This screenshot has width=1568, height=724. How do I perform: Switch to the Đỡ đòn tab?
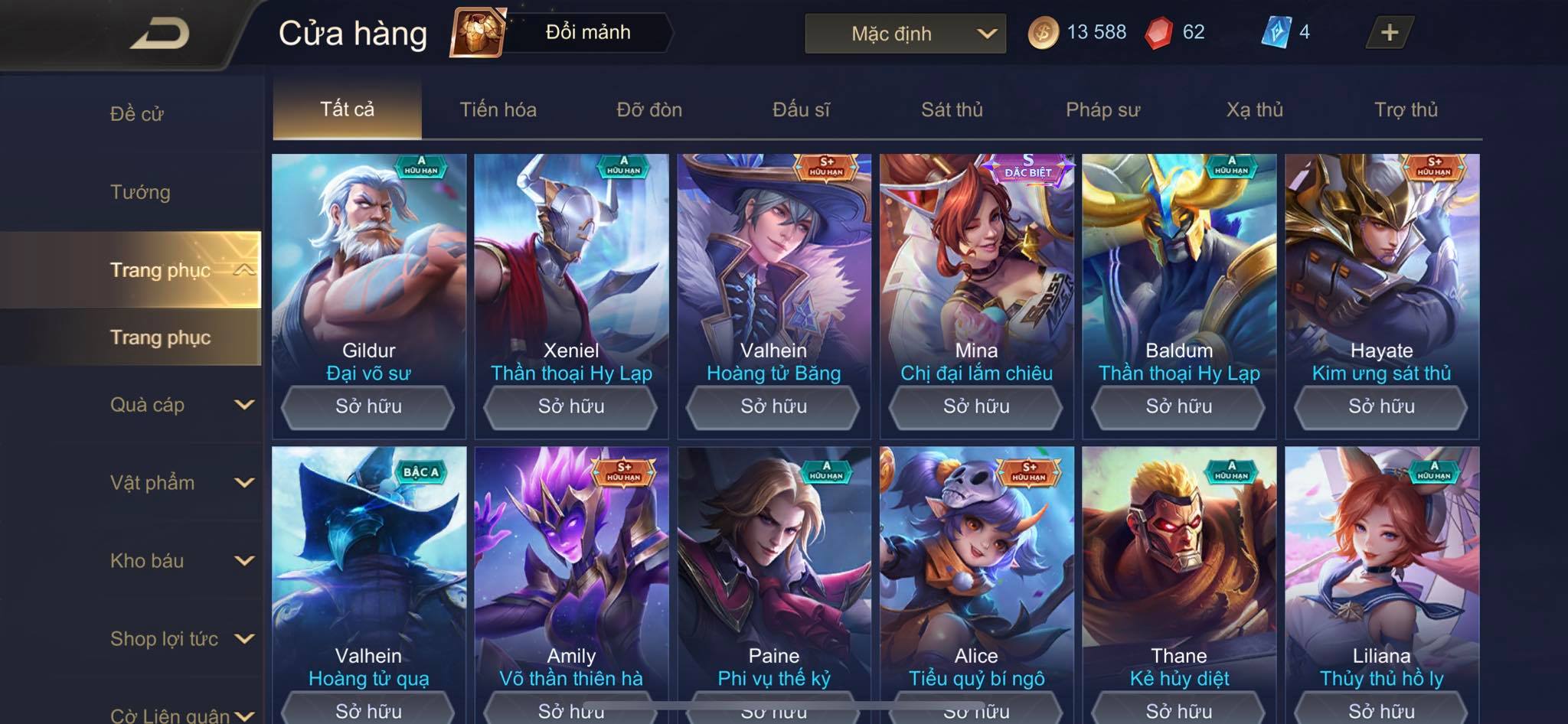tap(649, 109)
